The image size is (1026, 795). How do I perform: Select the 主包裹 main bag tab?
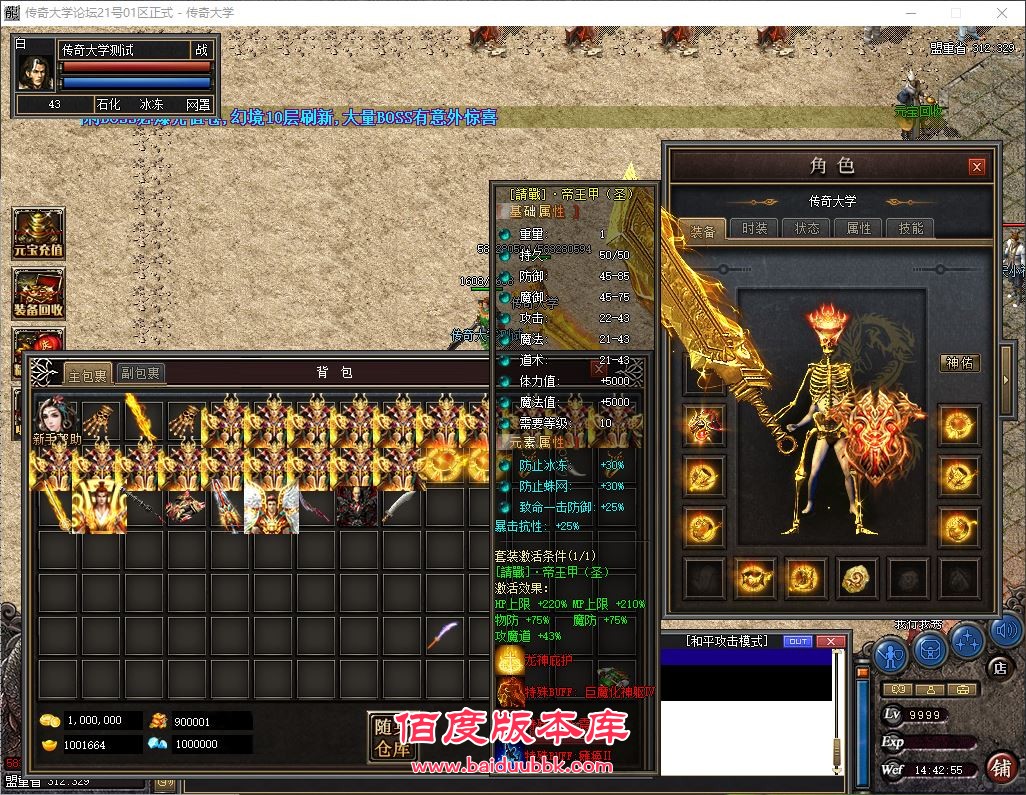(x=87, y=375)
